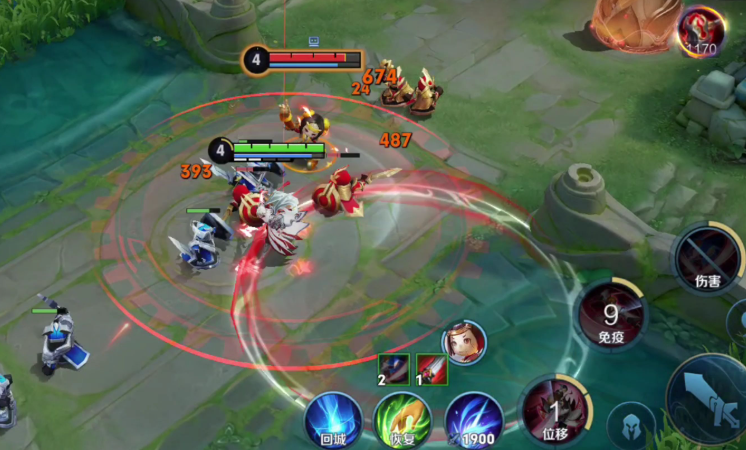746x450 pixels.
Task: Select the enemy hero portrait target
Action: [x=464, y=342]
